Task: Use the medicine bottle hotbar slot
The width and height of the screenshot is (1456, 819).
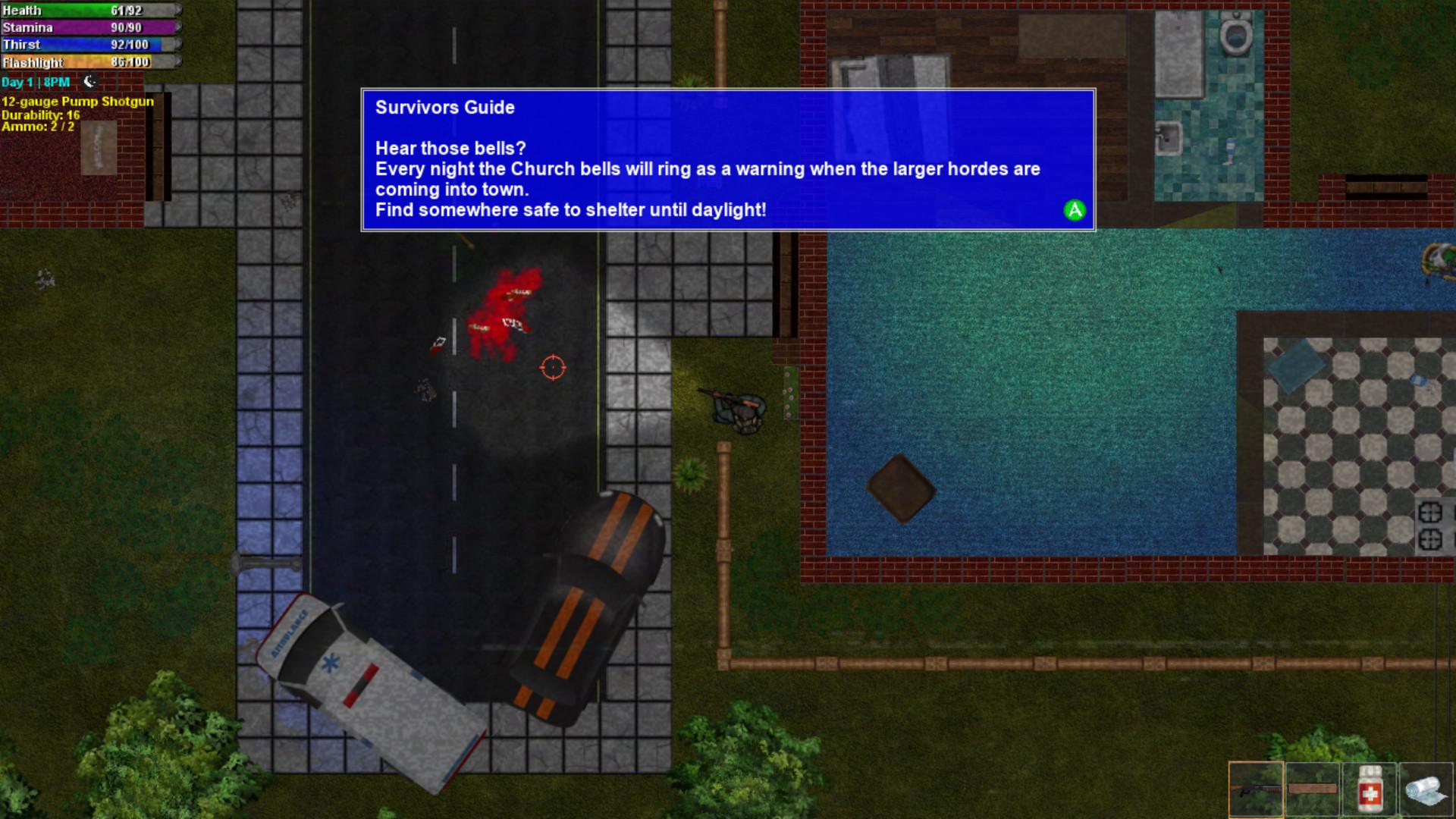Action: 1370,789
